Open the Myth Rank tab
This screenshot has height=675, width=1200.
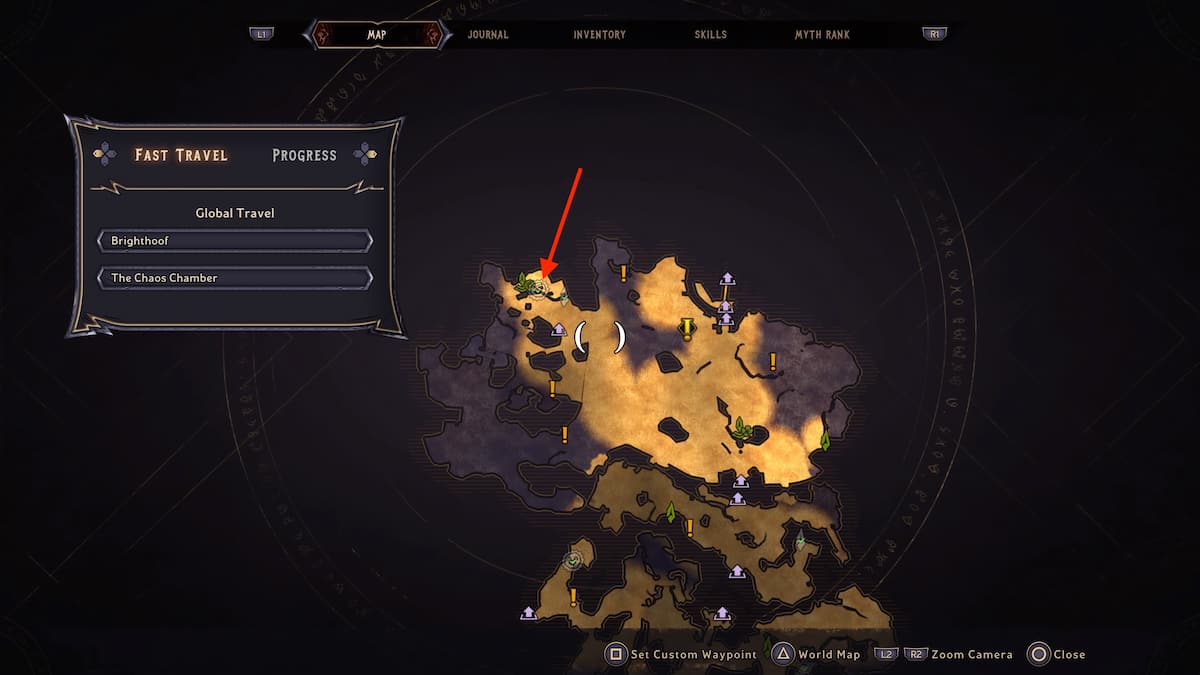(x=822, y=34)
